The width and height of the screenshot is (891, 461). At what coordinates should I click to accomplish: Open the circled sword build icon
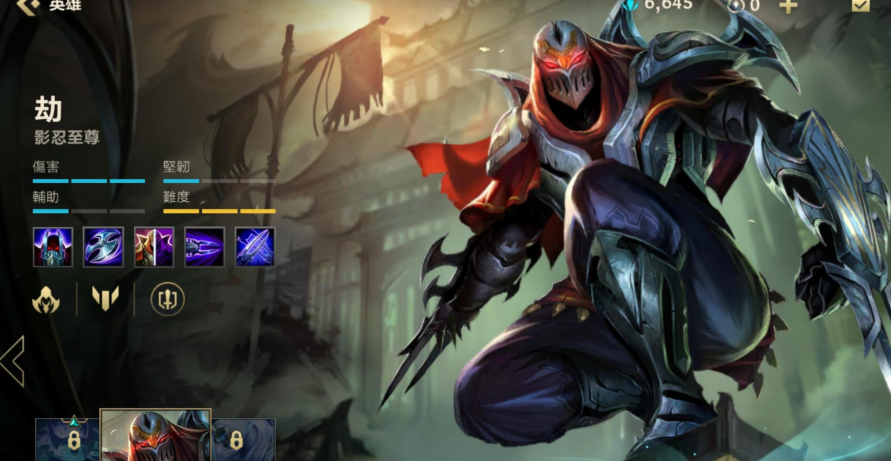(167, 298)
